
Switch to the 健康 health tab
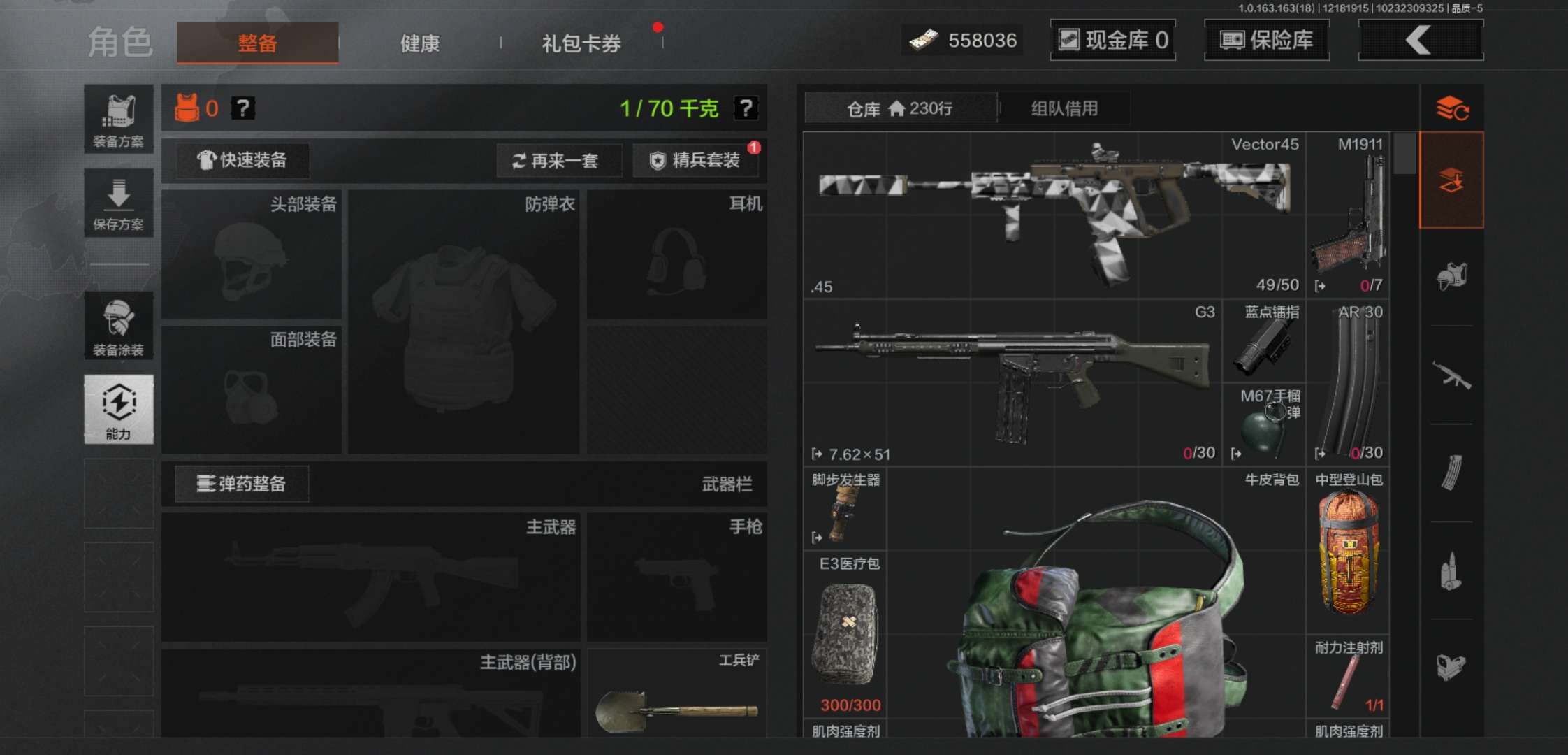419,43
